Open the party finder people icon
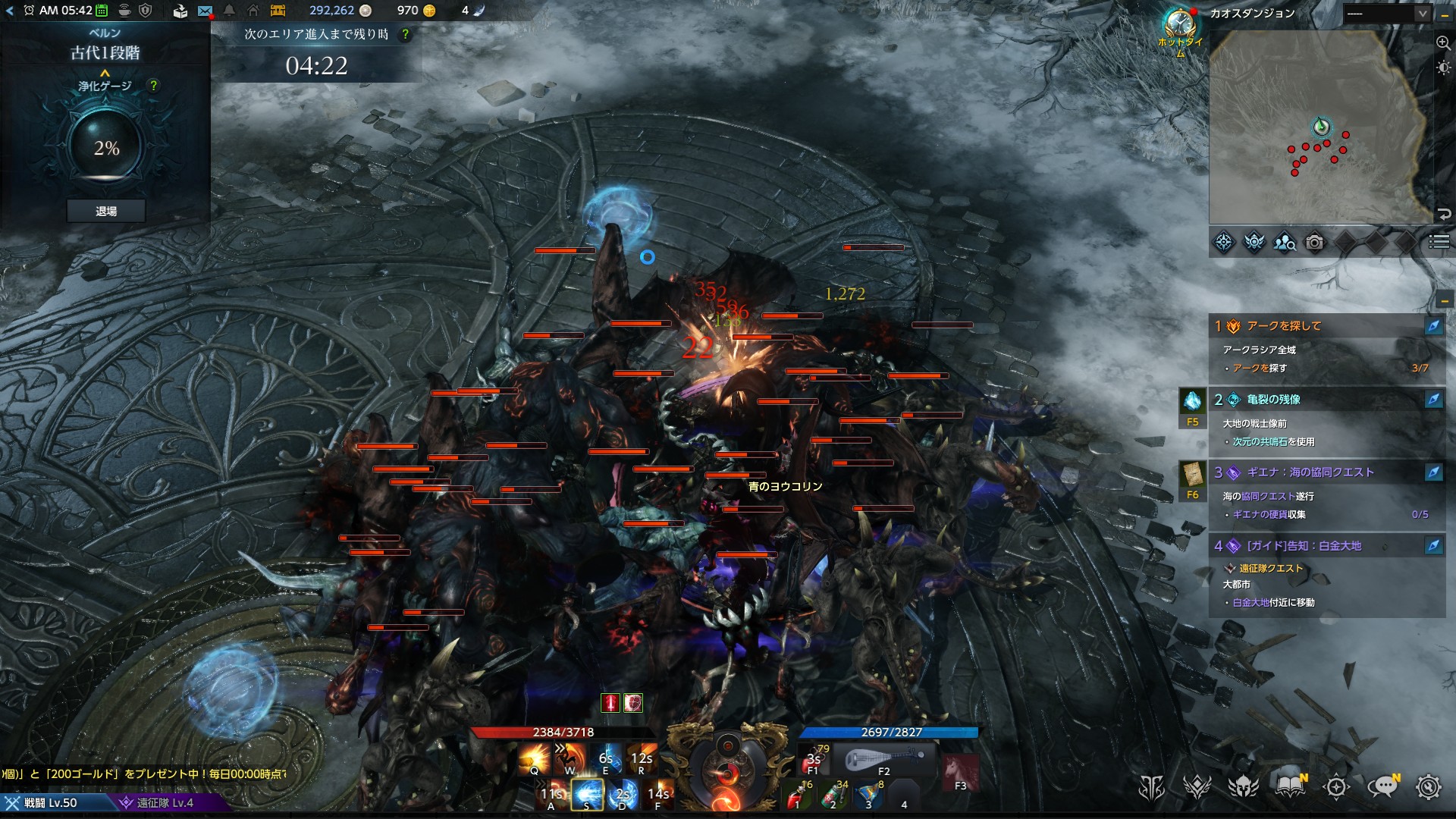This screenshot has height=819, width=1456. point(1285,243)
